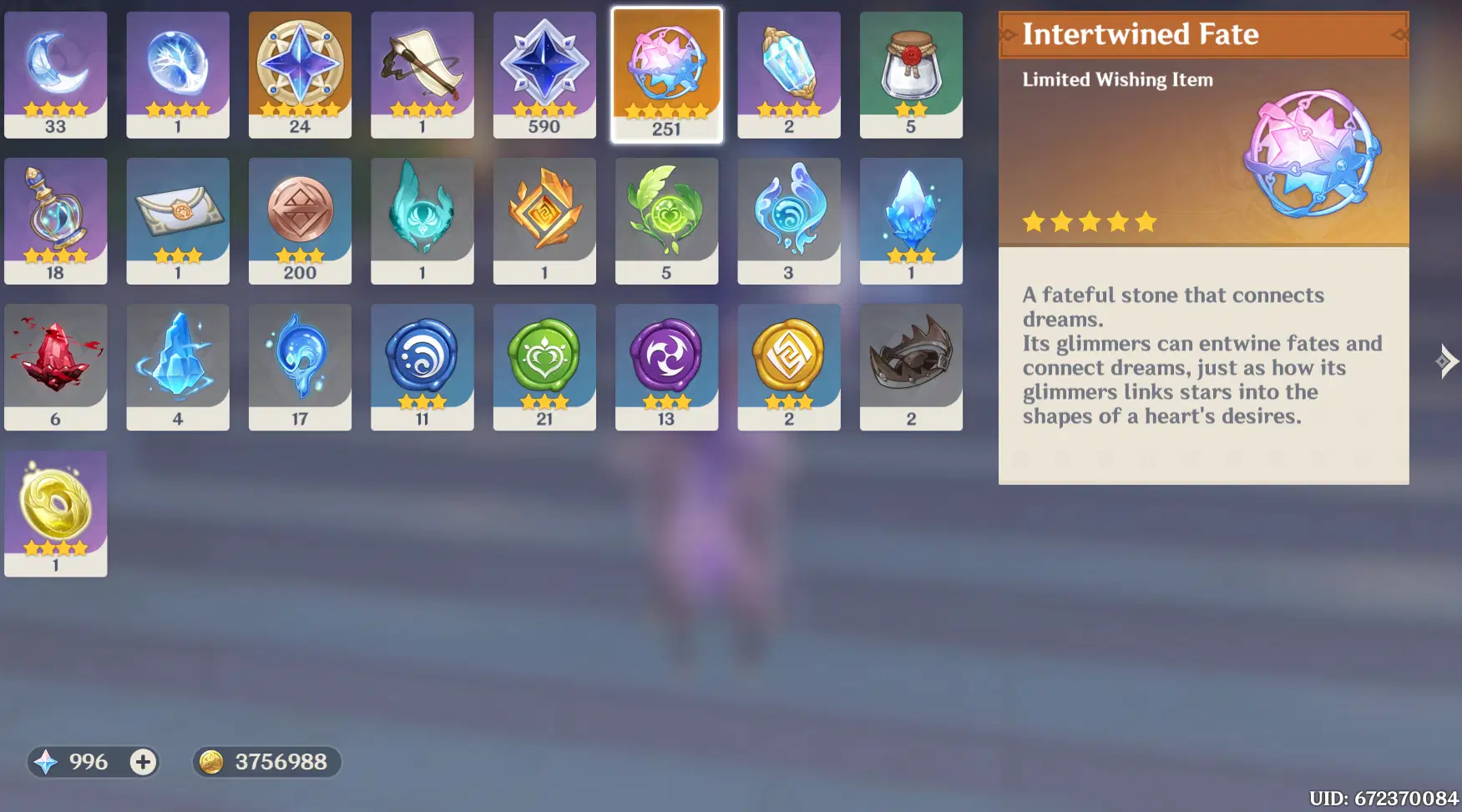This screenshot has height=812, width=1462.
Task: Select the sealed letter item
Action: (x=177, y=219)
